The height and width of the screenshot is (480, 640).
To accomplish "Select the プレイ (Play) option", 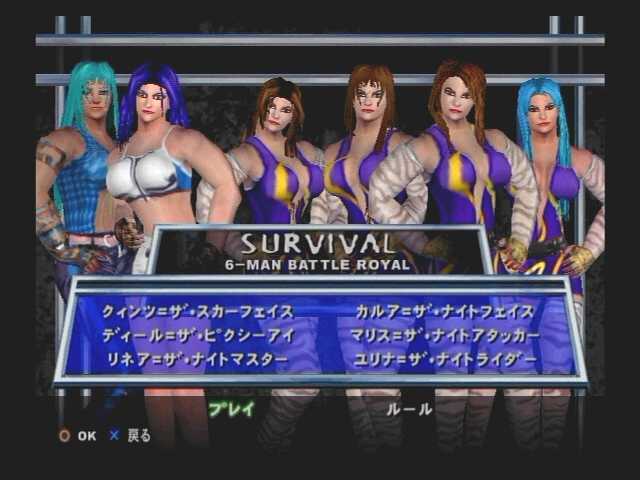I will click(x=231, y=408).
